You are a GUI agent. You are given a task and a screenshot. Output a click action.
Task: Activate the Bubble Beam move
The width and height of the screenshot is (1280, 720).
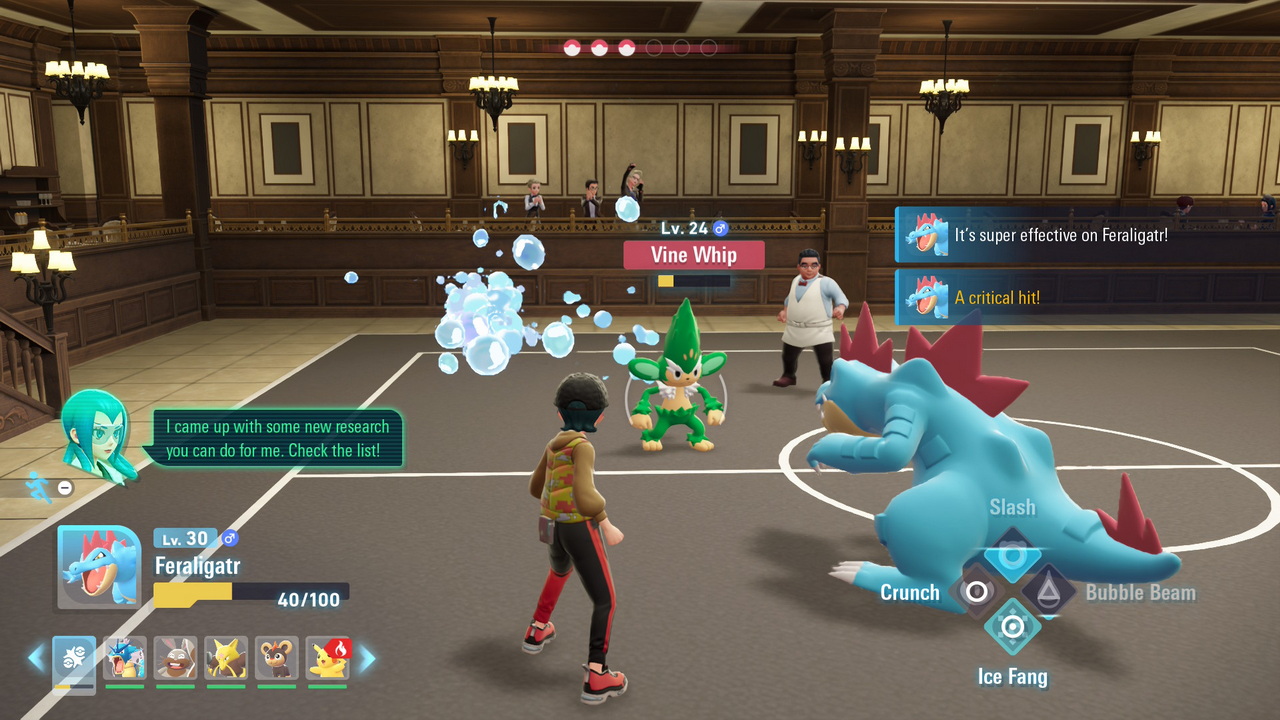pyautogui.click(x=1048, y=591)
